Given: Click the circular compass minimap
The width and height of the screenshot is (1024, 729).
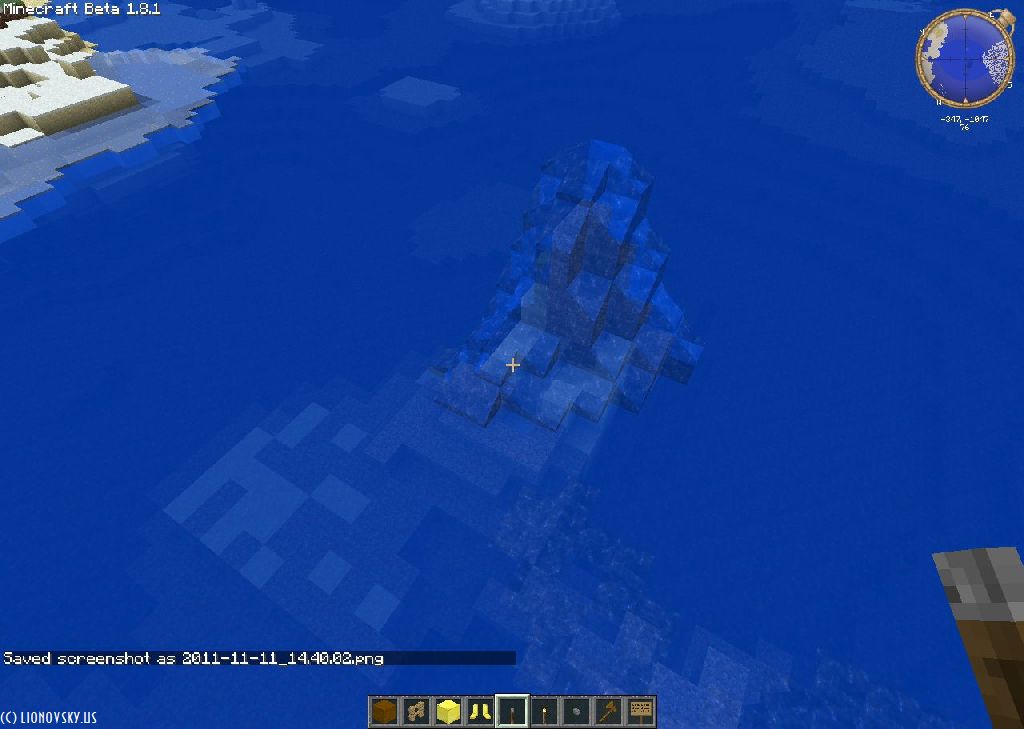Looking at the screenshot, I should coord(964,59).
